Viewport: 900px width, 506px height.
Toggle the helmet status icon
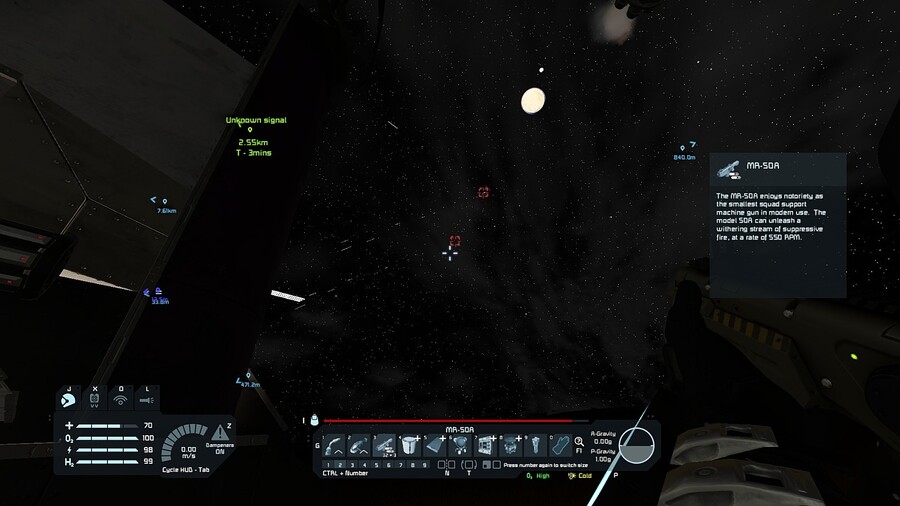click(x=69, y=401)
